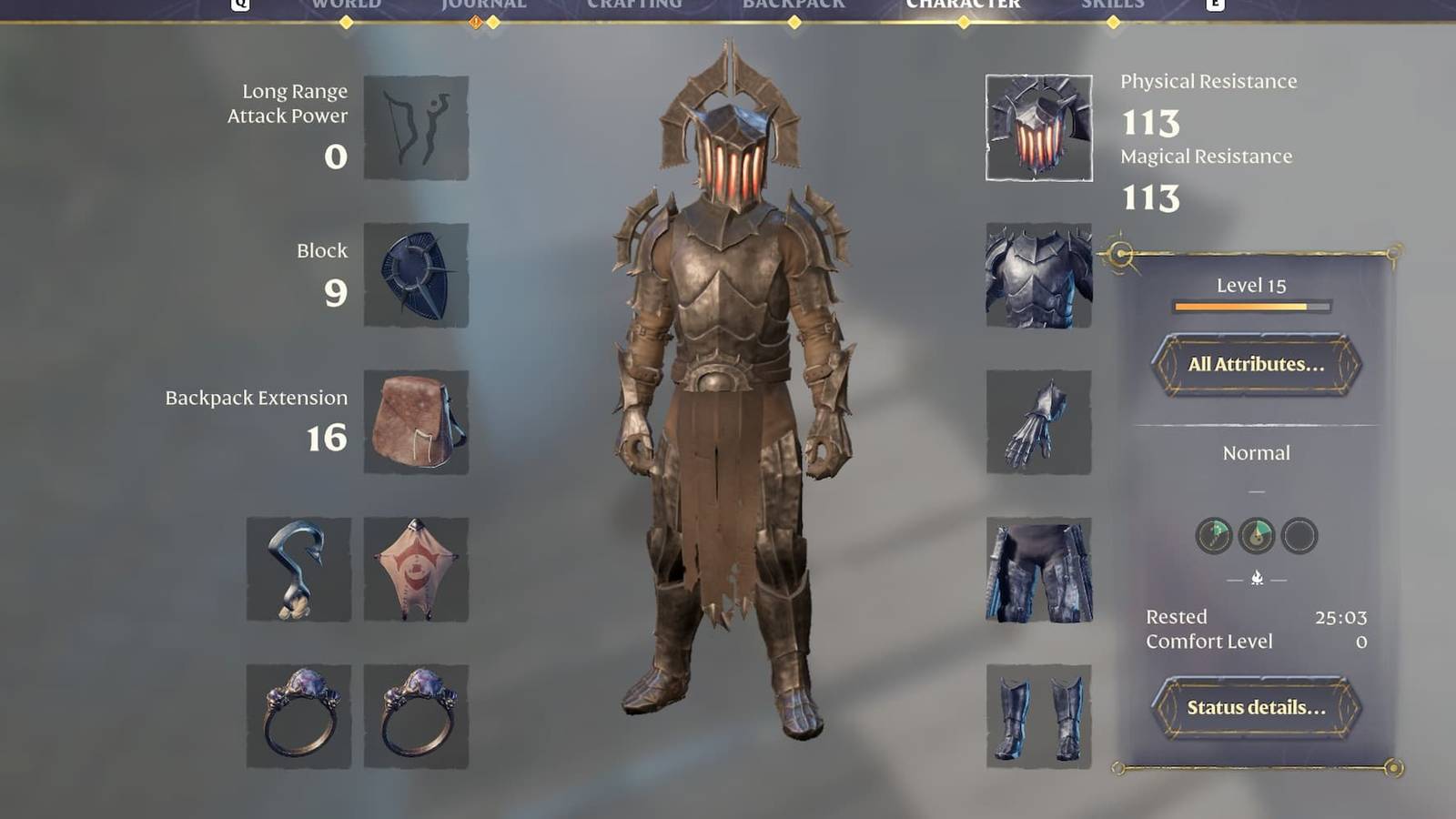Switch to the Backpack tab

pos(794,5)
